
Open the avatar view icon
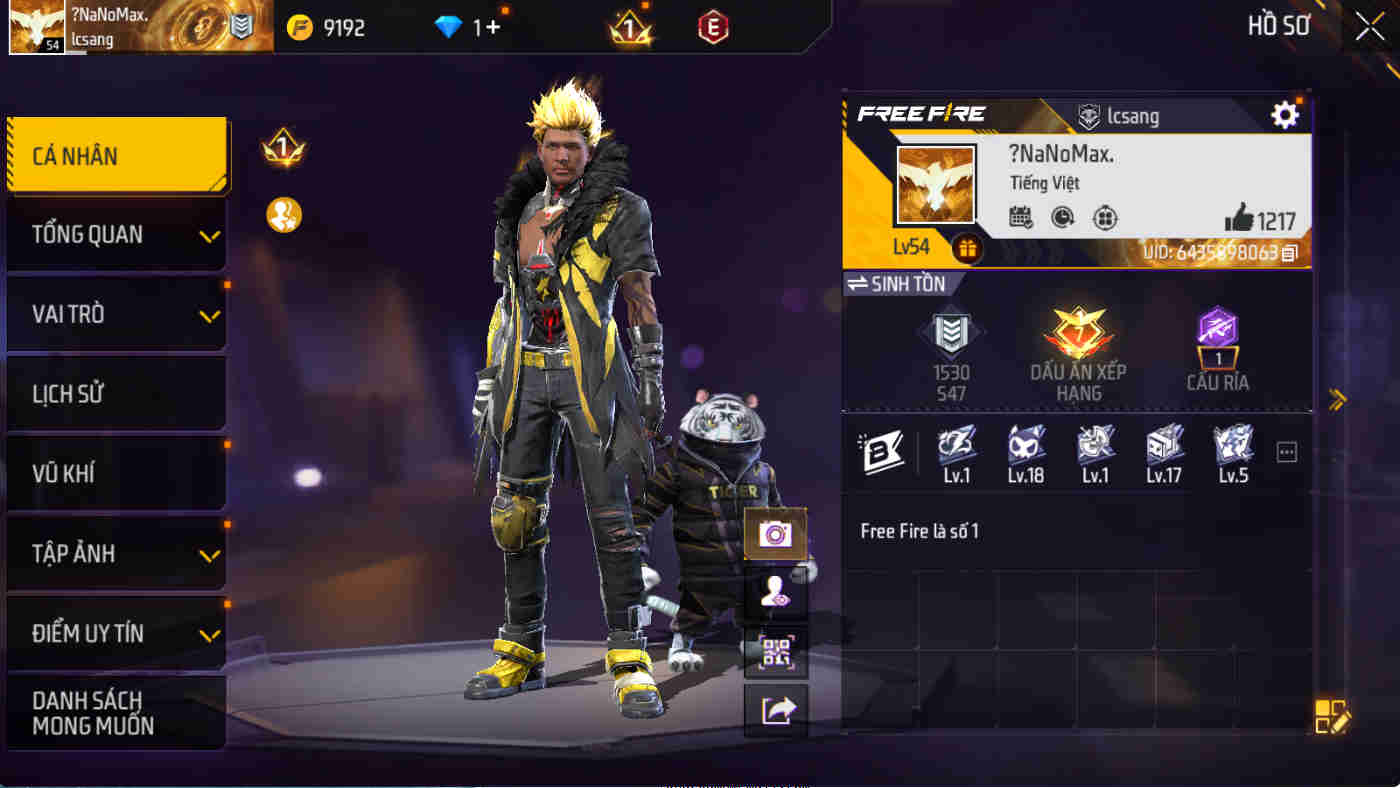pyautogui.click(x=775, y=592)
